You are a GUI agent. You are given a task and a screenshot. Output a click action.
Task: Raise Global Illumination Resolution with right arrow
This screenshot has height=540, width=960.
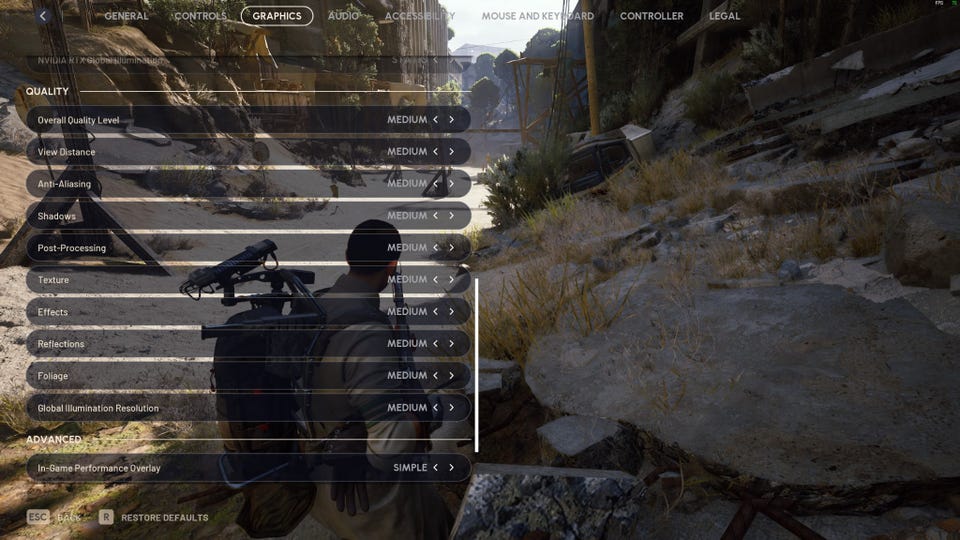click(451, 408)
